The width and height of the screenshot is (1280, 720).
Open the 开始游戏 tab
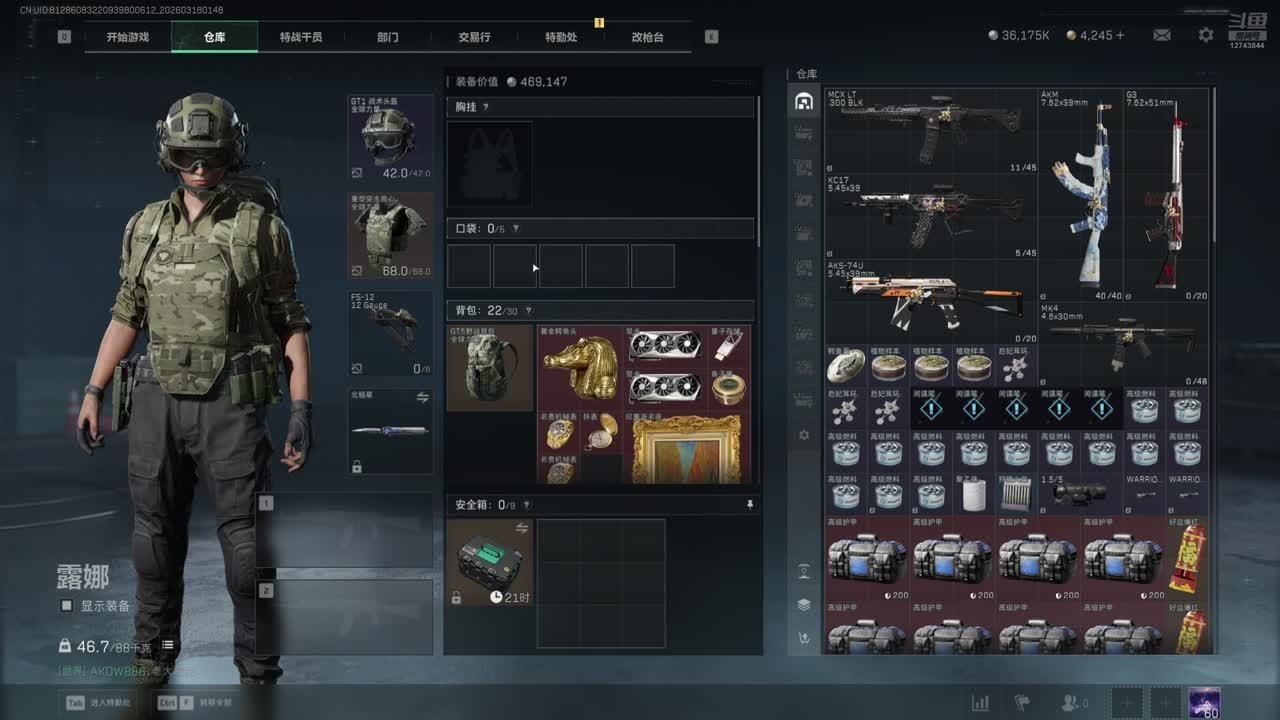[128, 37]
